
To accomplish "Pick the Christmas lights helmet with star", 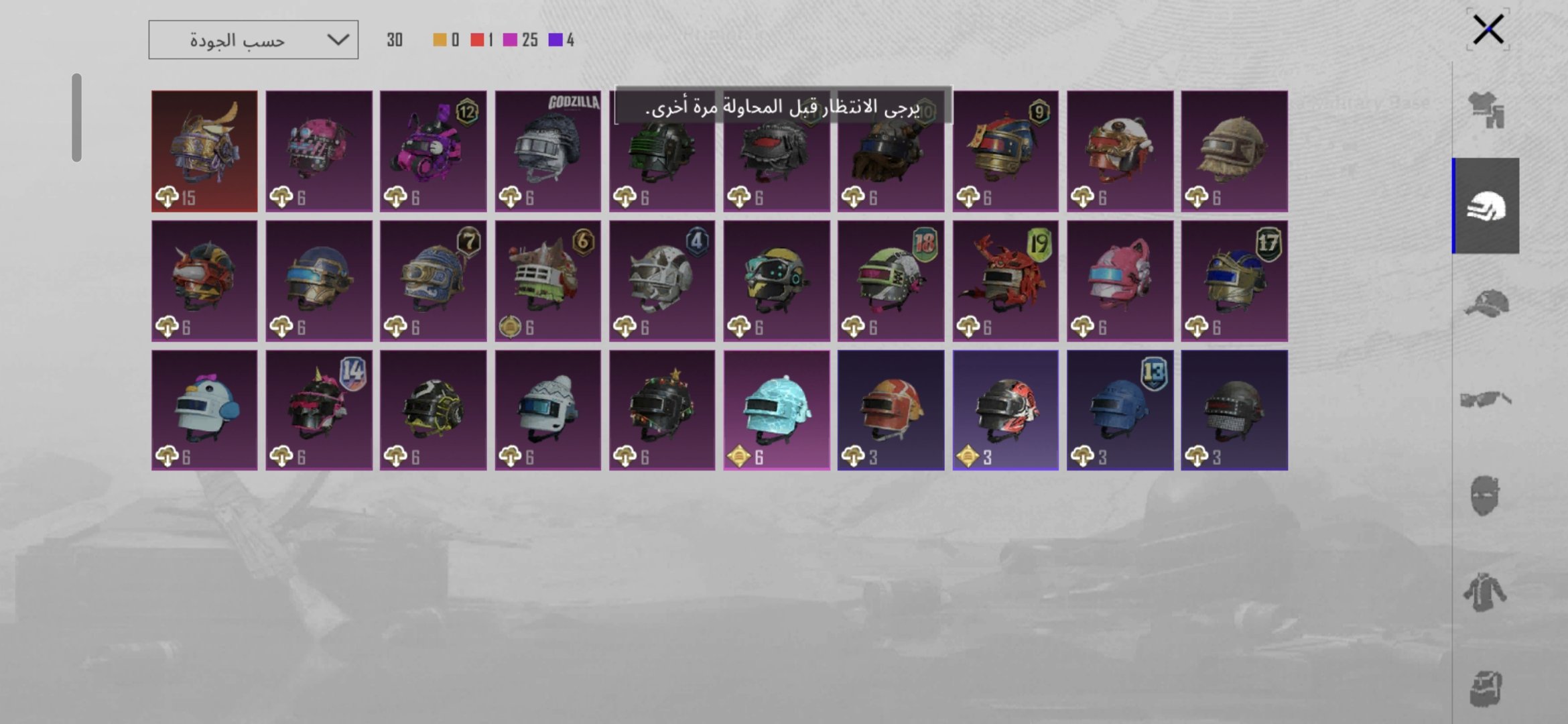I will (x=662, y=410).
